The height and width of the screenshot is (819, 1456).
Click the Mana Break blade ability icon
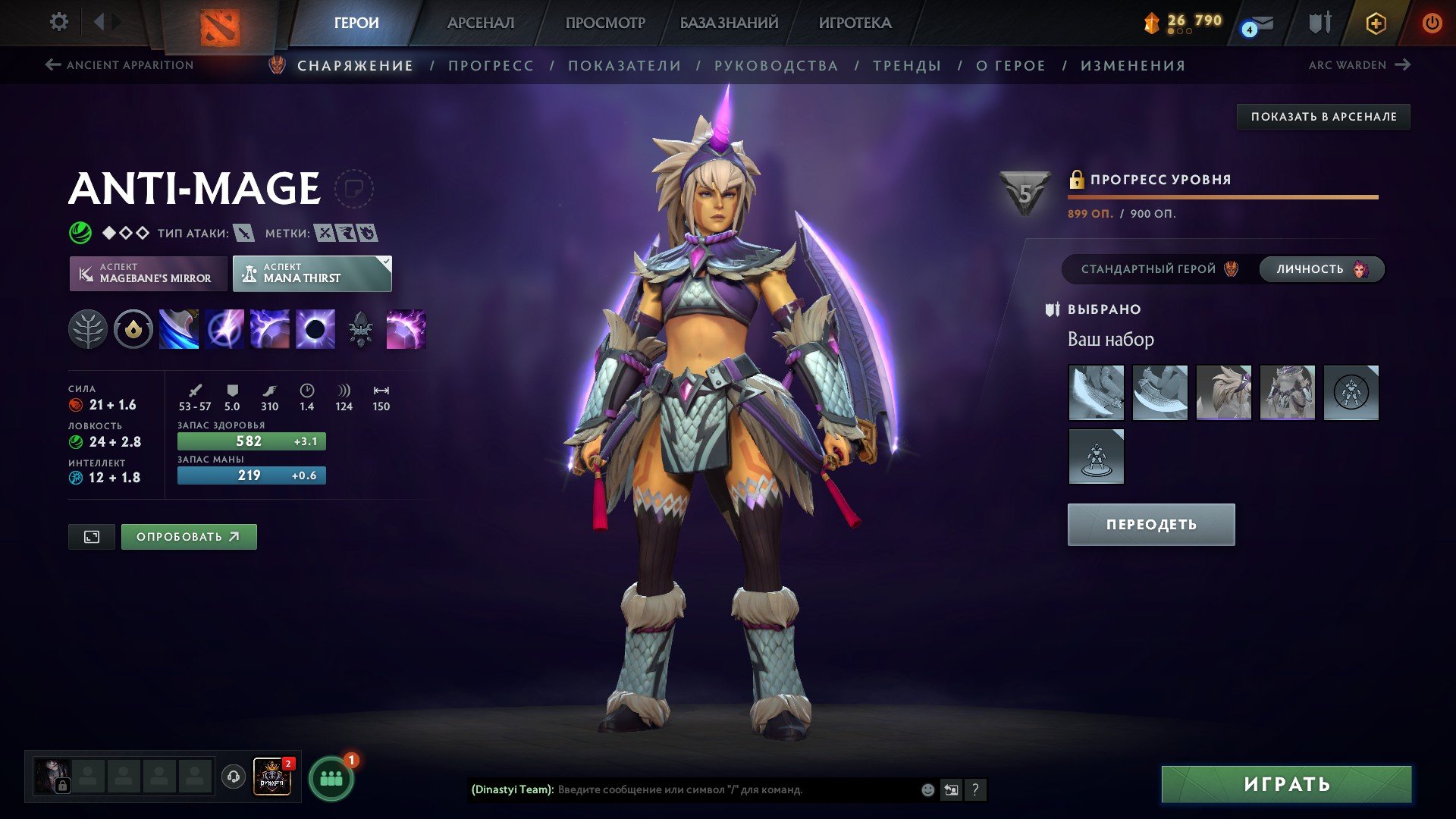click(x=179, y=328)
